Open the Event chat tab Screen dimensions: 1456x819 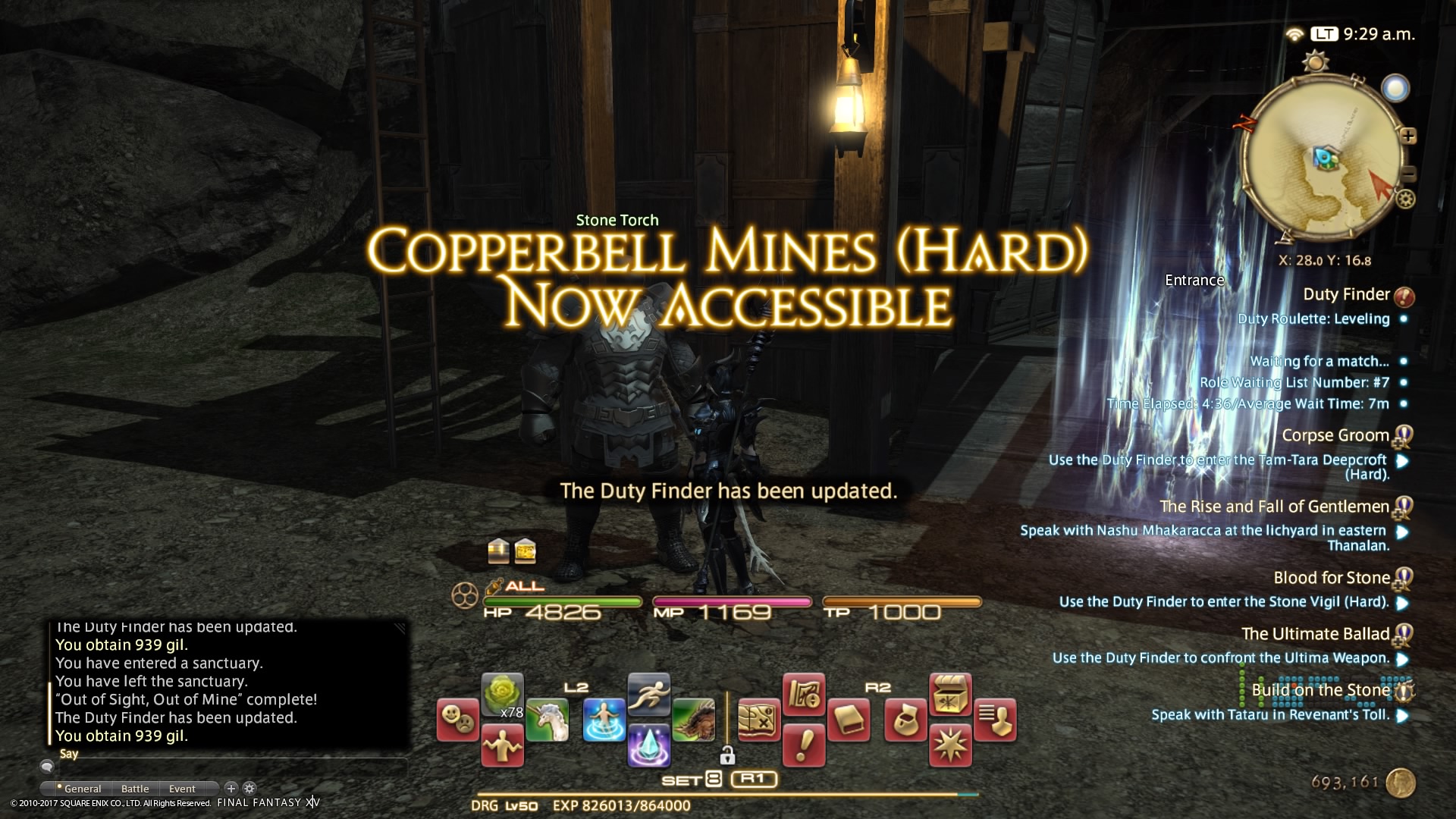182,789
